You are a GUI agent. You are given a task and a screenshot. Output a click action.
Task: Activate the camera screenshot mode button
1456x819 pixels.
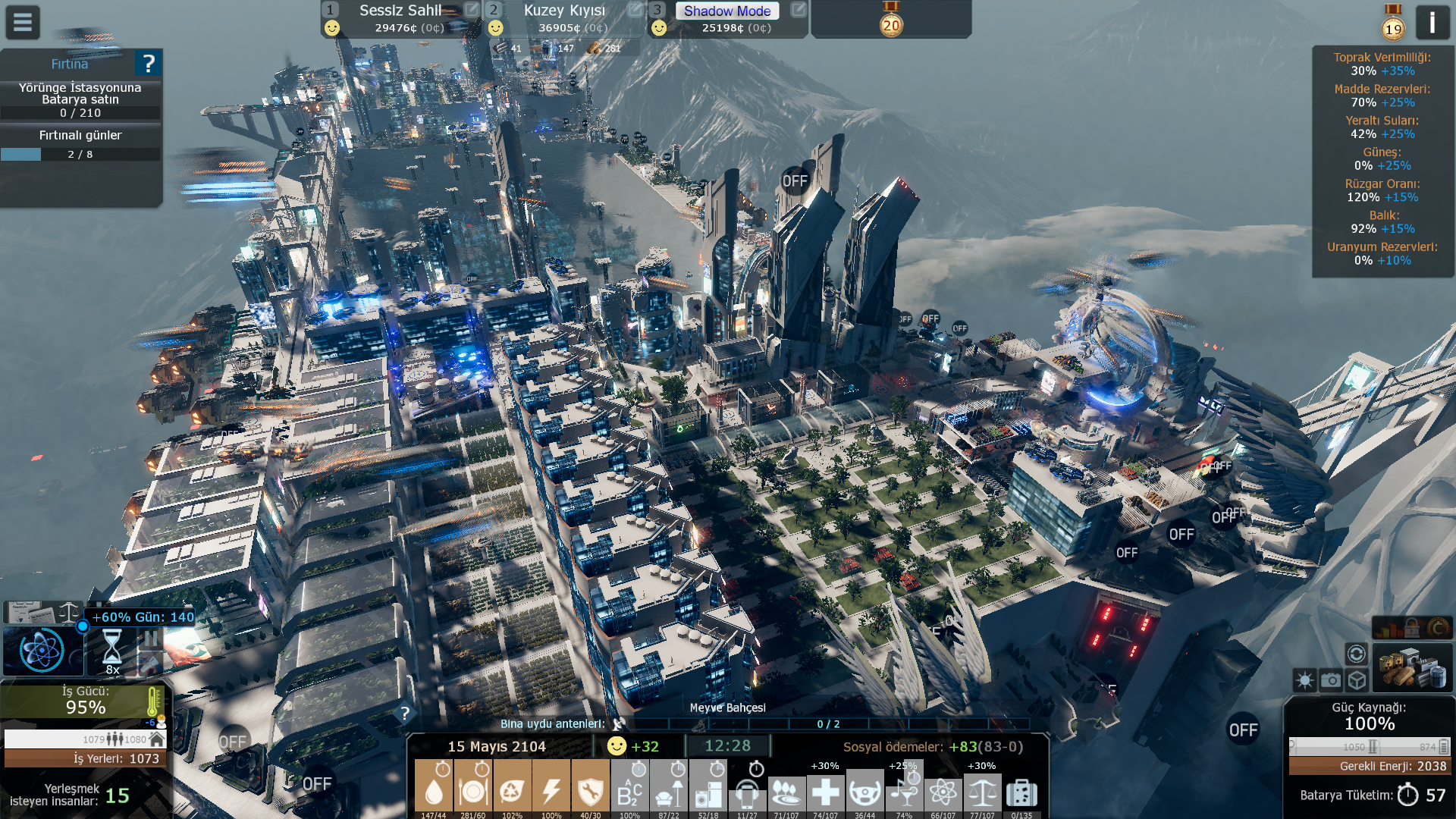(x=1331, y=680)
